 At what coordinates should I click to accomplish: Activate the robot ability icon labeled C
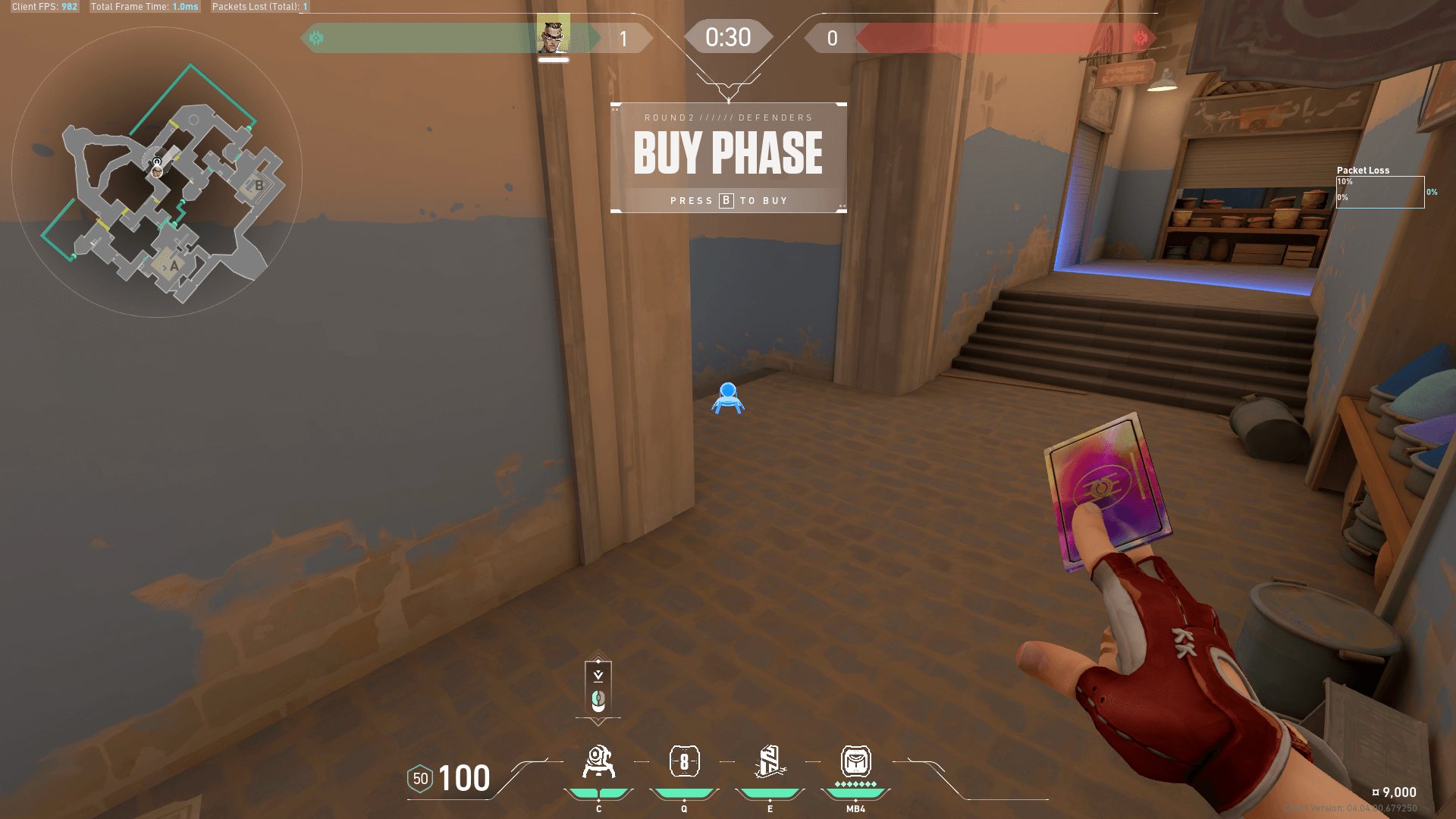(598, 762)
